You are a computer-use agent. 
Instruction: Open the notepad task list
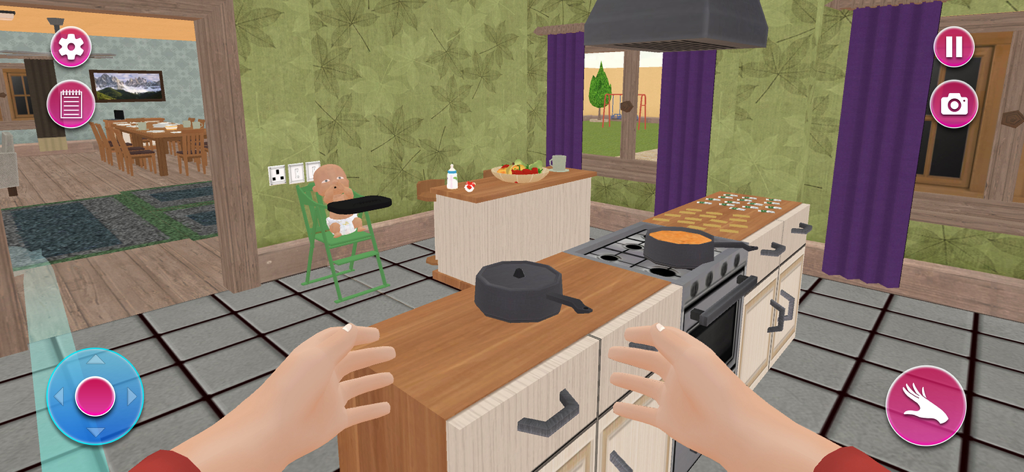[x=71, y=104]
